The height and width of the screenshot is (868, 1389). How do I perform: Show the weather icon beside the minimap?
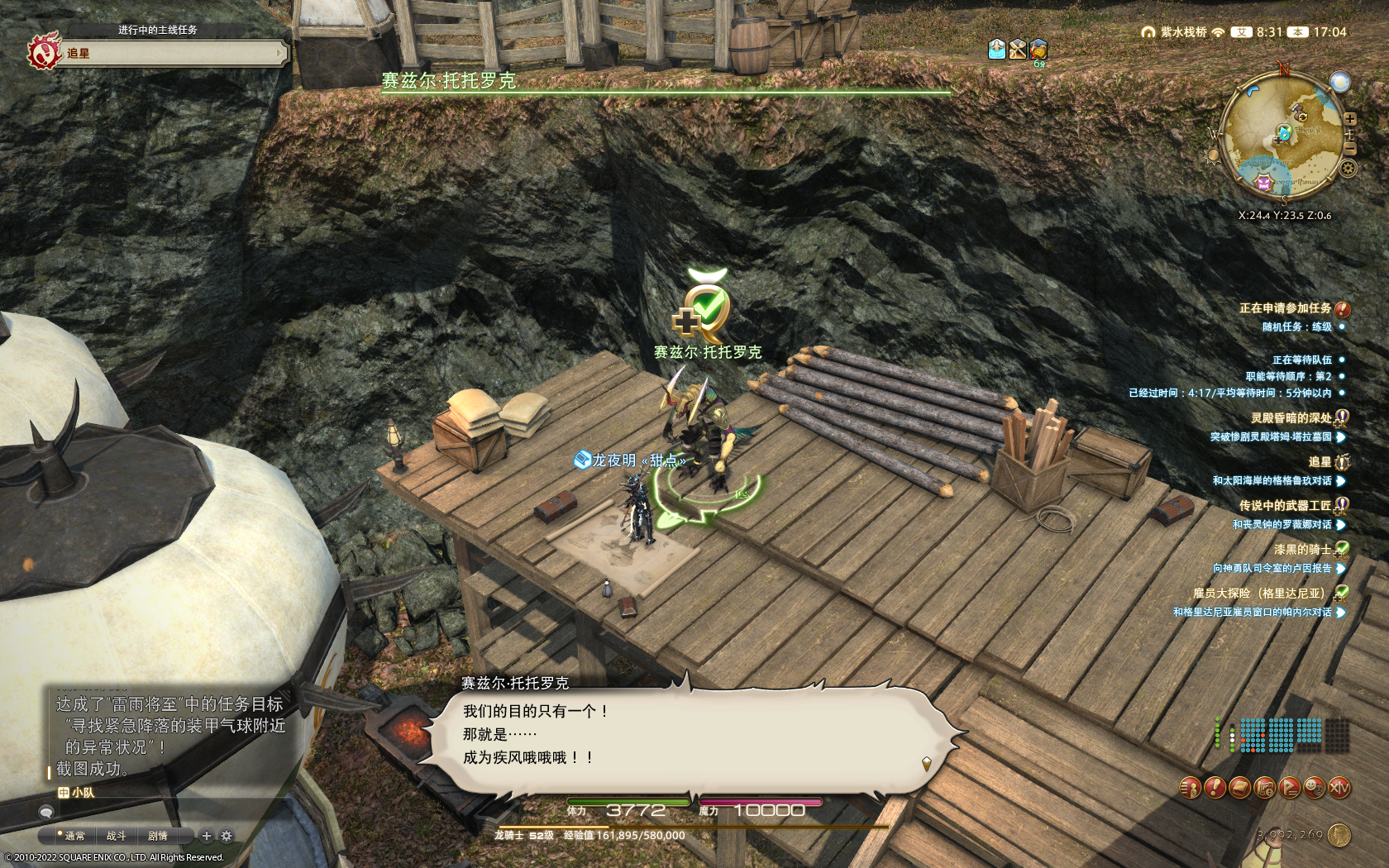coord(1339,82)
